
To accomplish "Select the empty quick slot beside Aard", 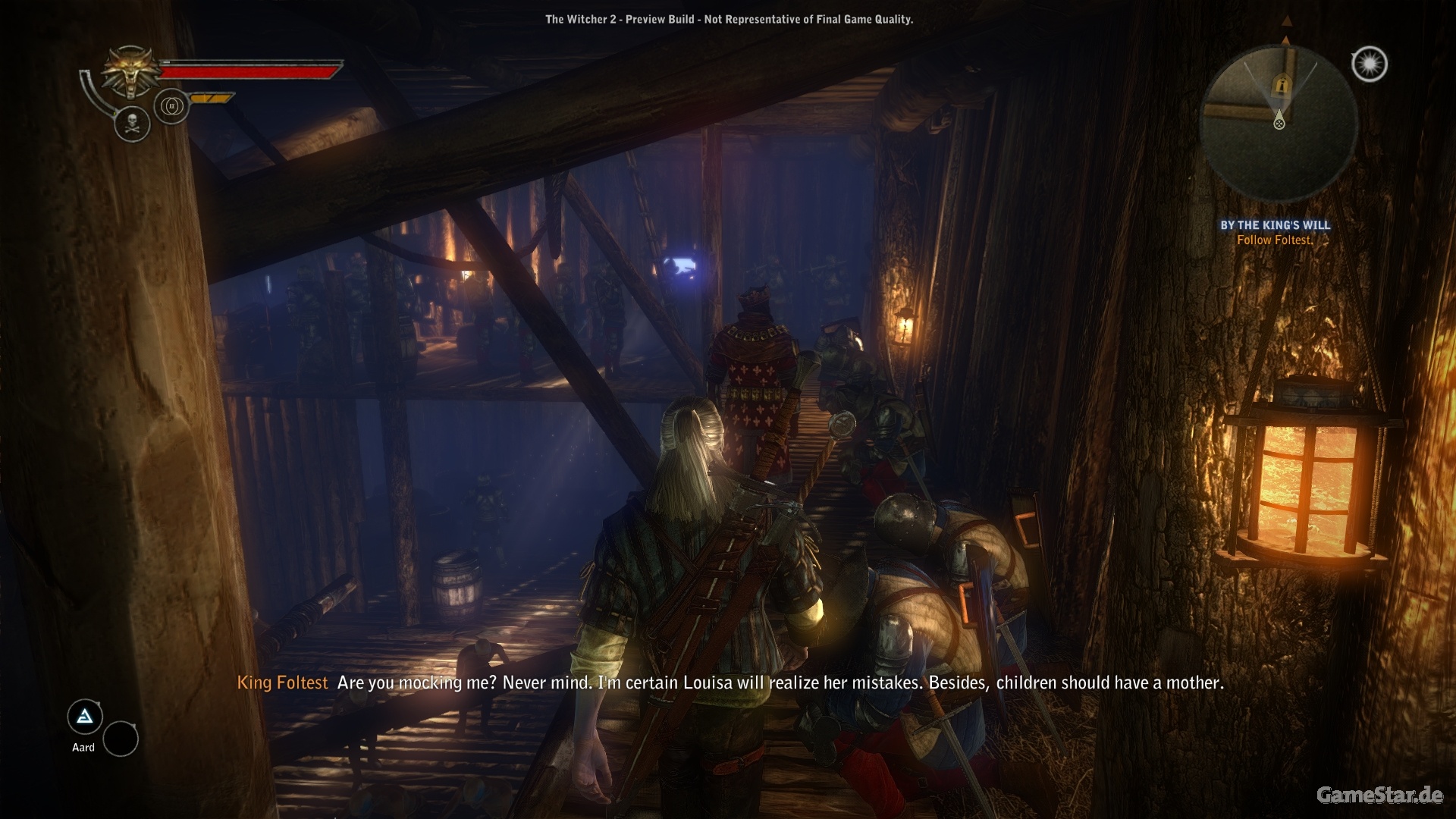I will tap(121, 739).
